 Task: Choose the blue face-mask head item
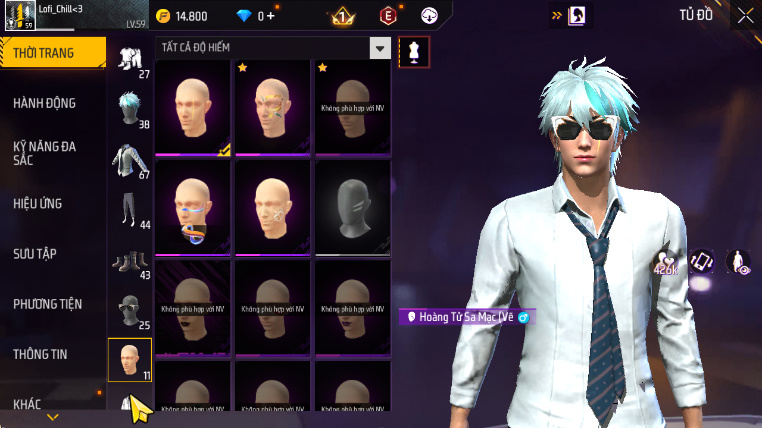pyautogui.click(x=193, y=208)
